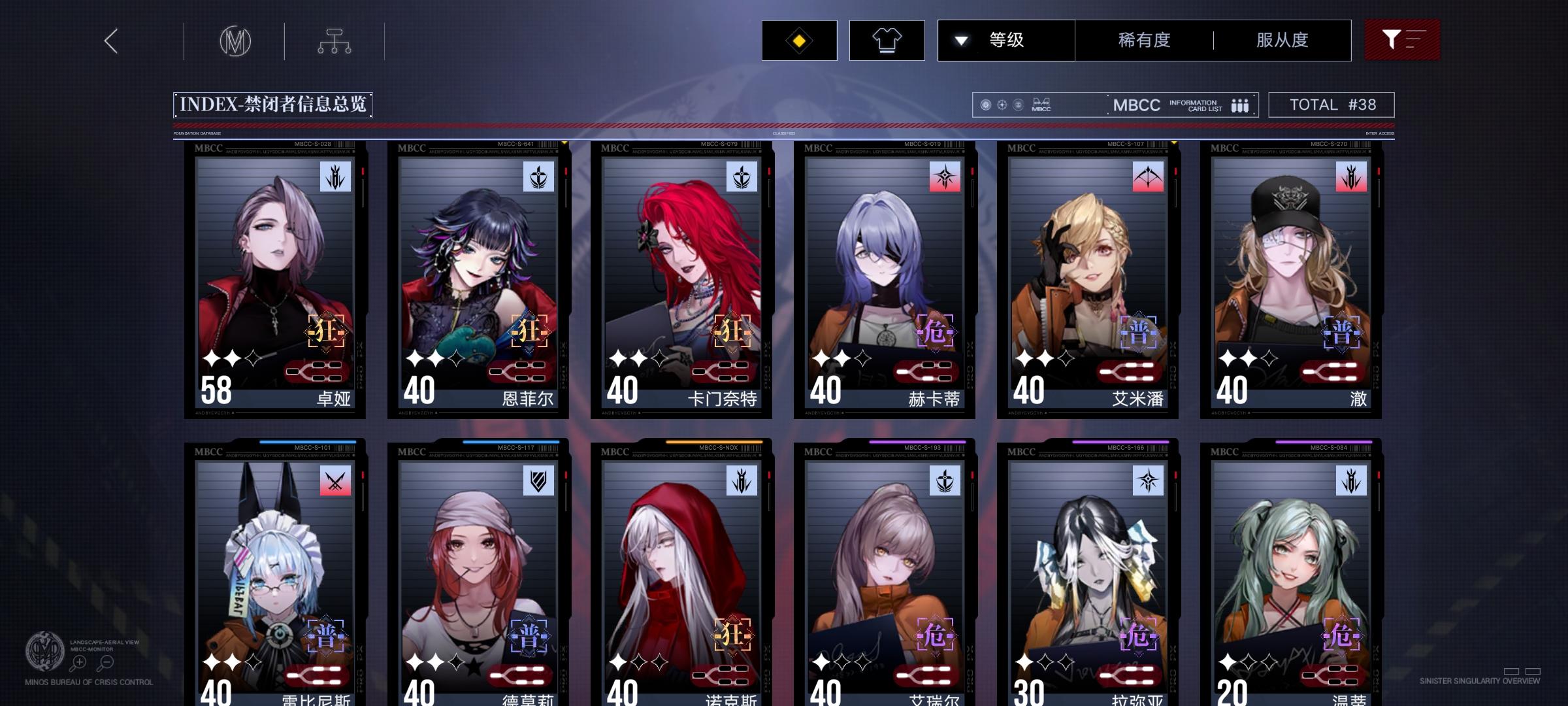The width and height of the screenshot is (1568, 706).
Task: Click the shirt outfit view icon
Action: (887, 40)
